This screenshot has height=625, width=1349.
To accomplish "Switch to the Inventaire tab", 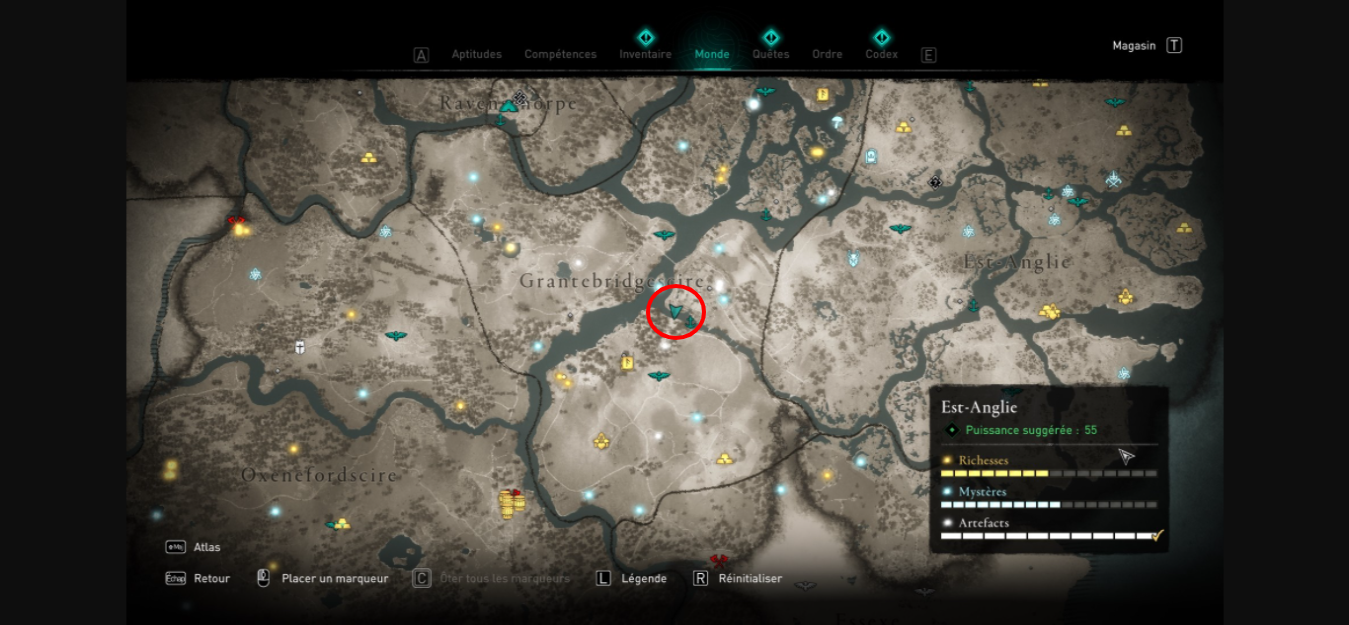I will click(x=645, y=54).
